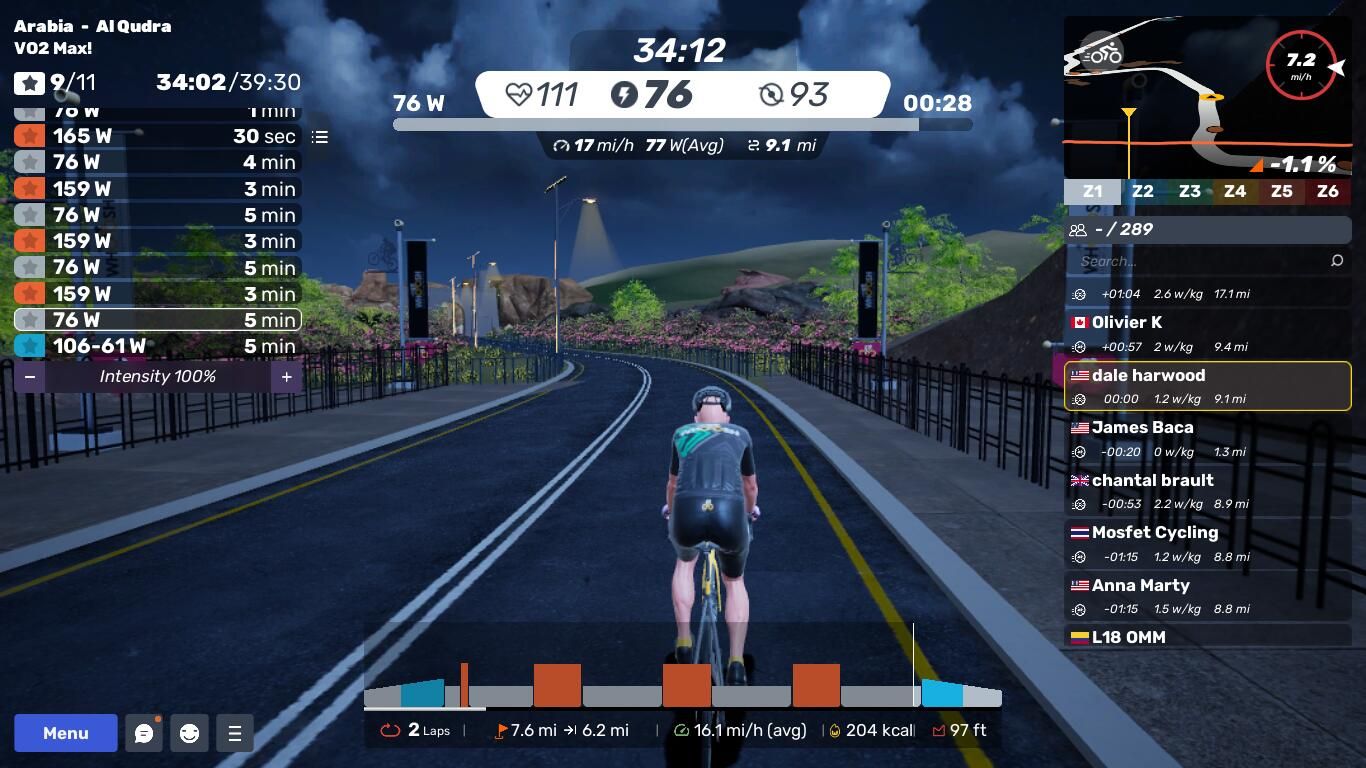The image size is (1366, 768).
Task: Open the Menu button
Action: coord(66,733)
